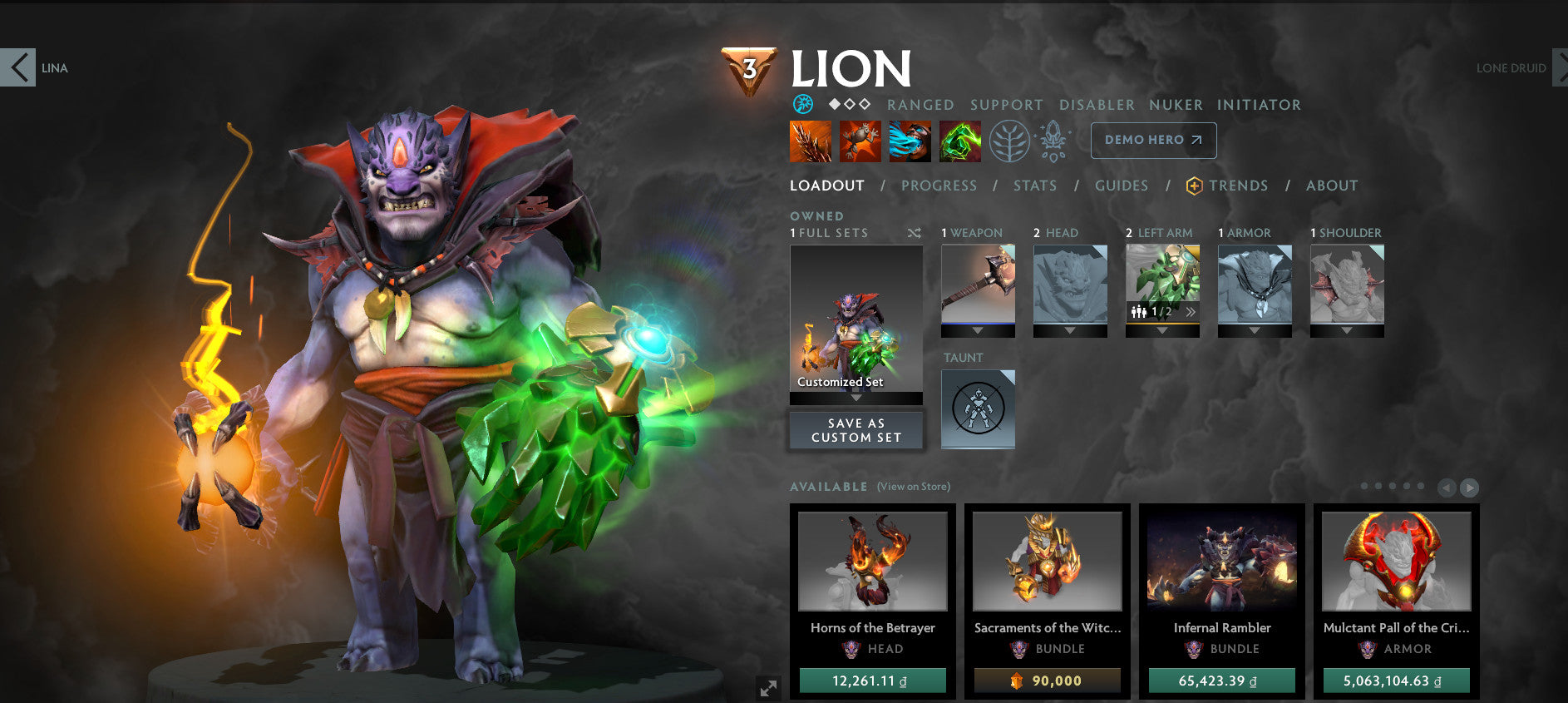The height and width of the screenshot is (703, 1568).
Task: View the Aghanim's upgrades icon
Action: point(1052,141)
